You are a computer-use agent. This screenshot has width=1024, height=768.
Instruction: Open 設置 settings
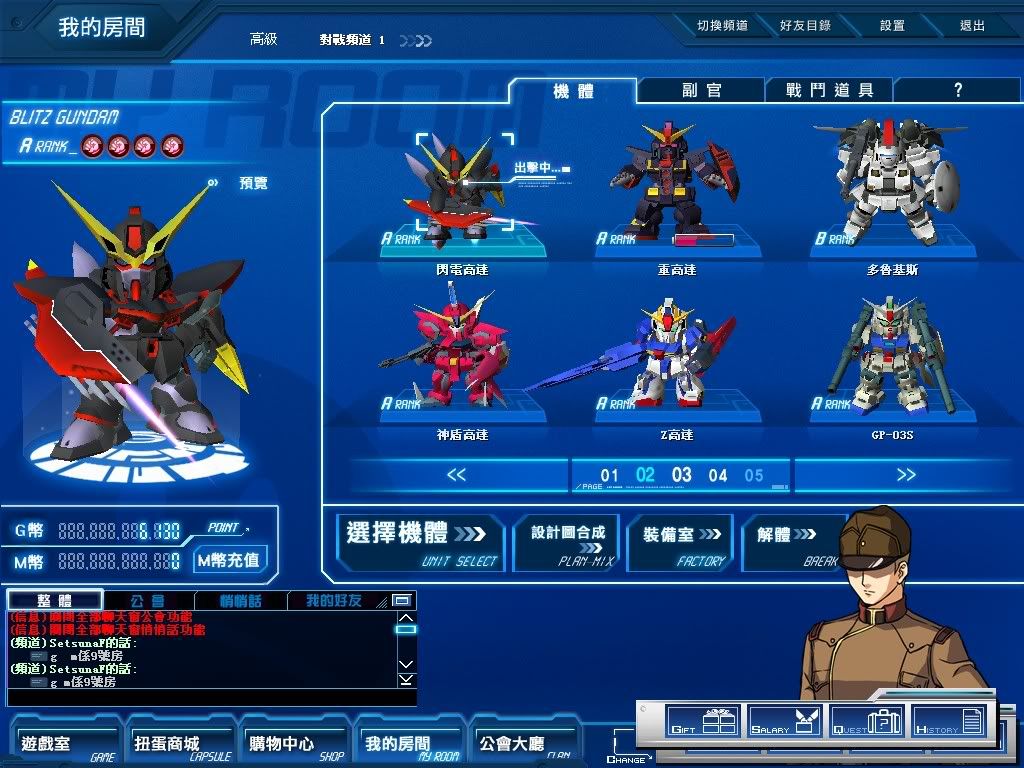pyautogui.click(x=892, y=26)
